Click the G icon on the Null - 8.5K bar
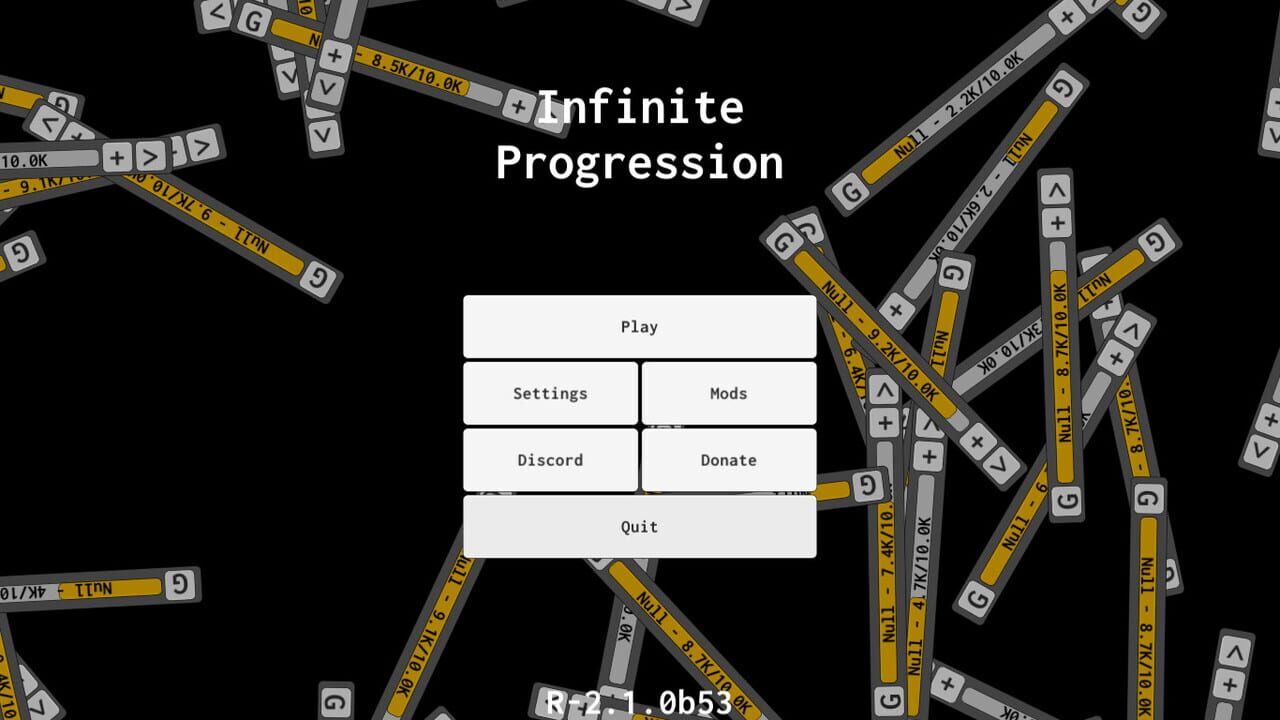This screenshot has width=1280, height=720. click(253, 23)
